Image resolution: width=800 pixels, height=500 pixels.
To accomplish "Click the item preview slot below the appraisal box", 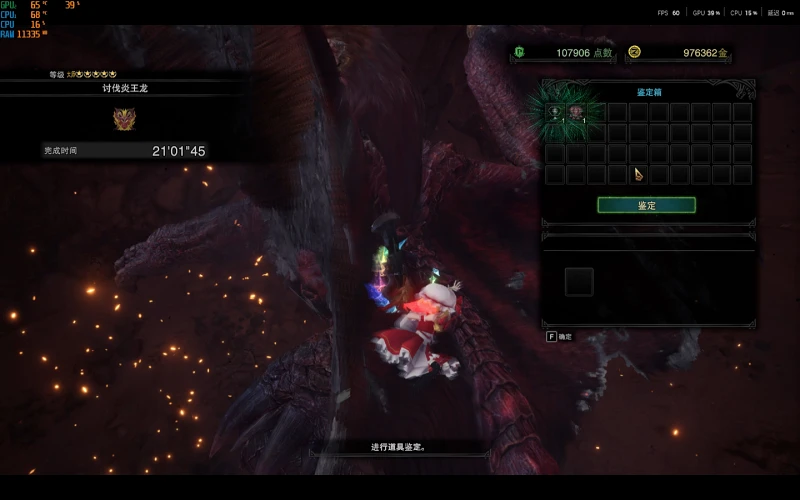I will (x=579, y=282).
